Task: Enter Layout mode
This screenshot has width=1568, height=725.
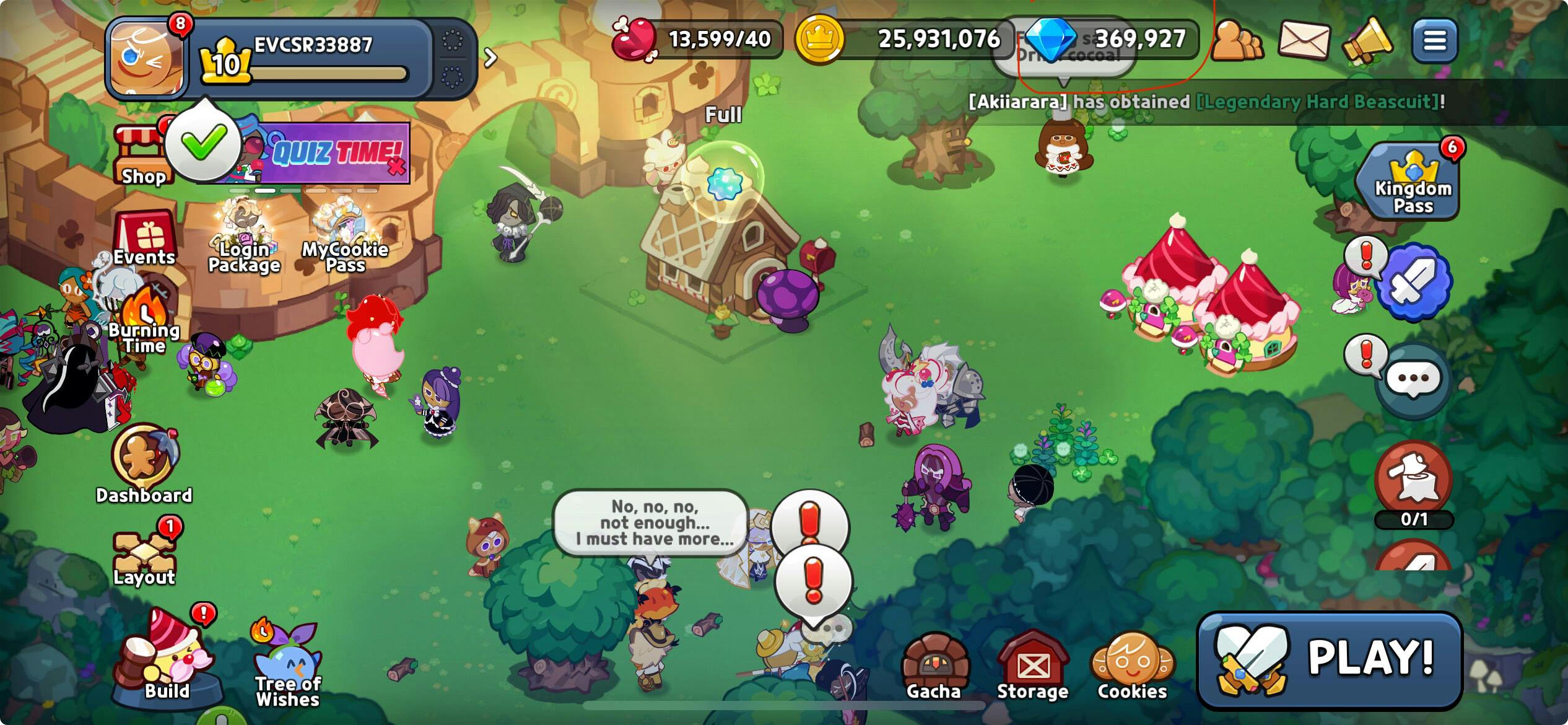Action: click(144, 556)
